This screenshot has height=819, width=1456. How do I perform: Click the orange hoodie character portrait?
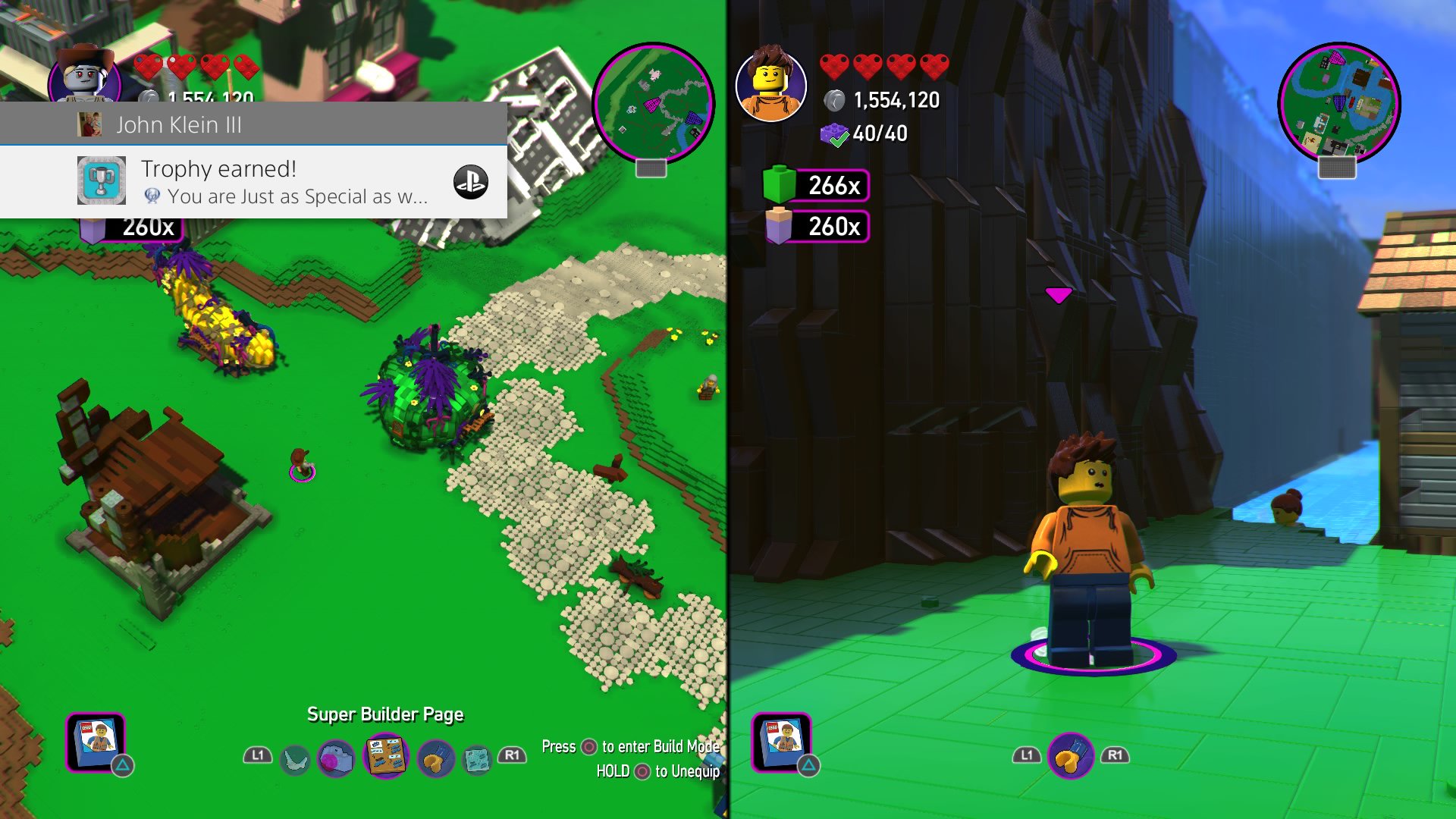coord(770,85)
